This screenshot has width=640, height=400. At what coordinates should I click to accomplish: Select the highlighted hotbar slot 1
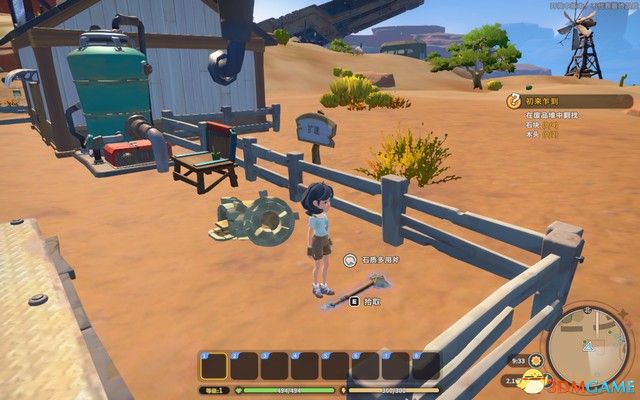tap(214, 366)
